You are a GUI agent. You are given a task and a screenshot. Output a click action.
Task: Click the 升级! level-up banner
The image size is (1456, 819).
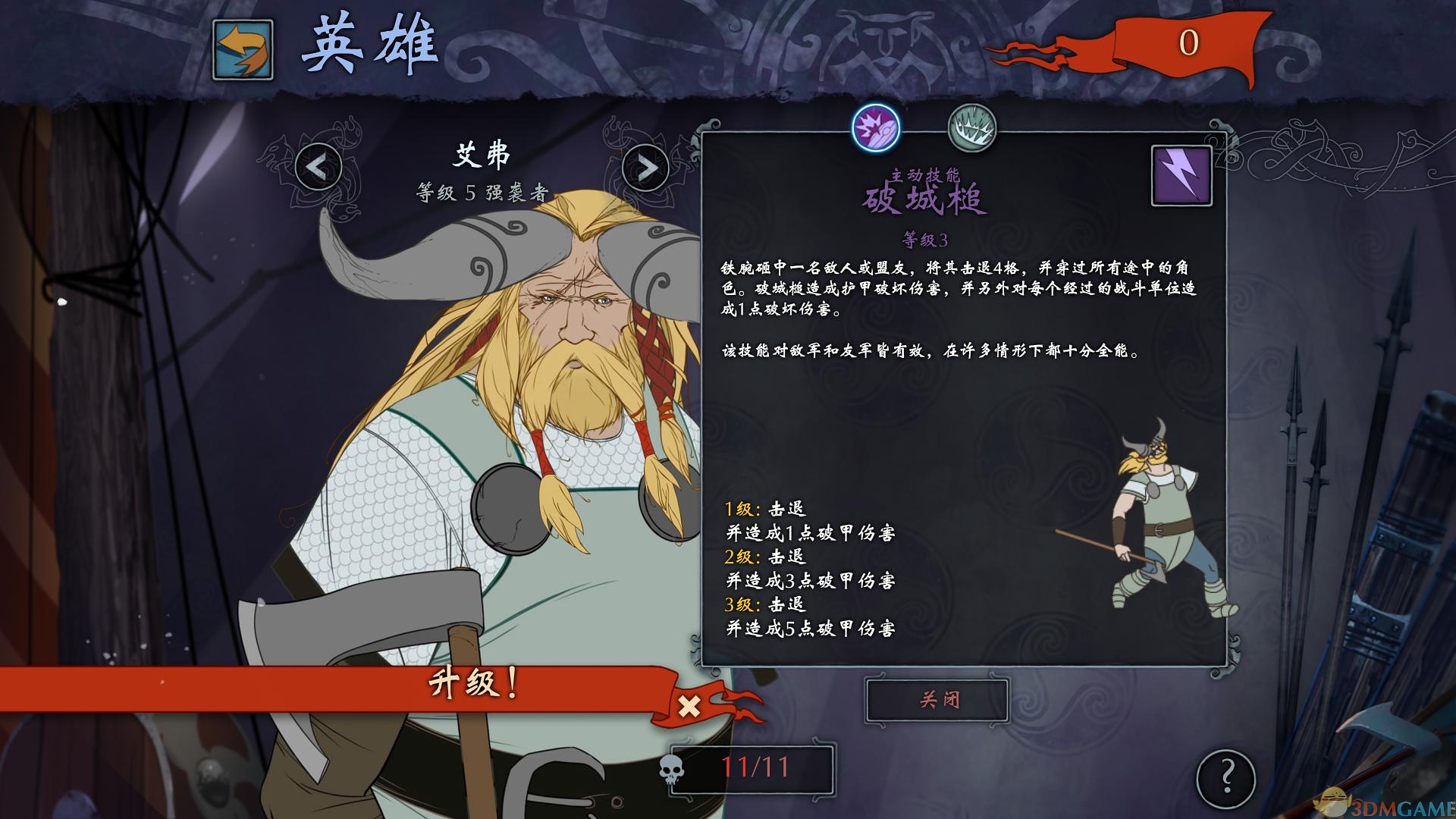click(470, 684)
